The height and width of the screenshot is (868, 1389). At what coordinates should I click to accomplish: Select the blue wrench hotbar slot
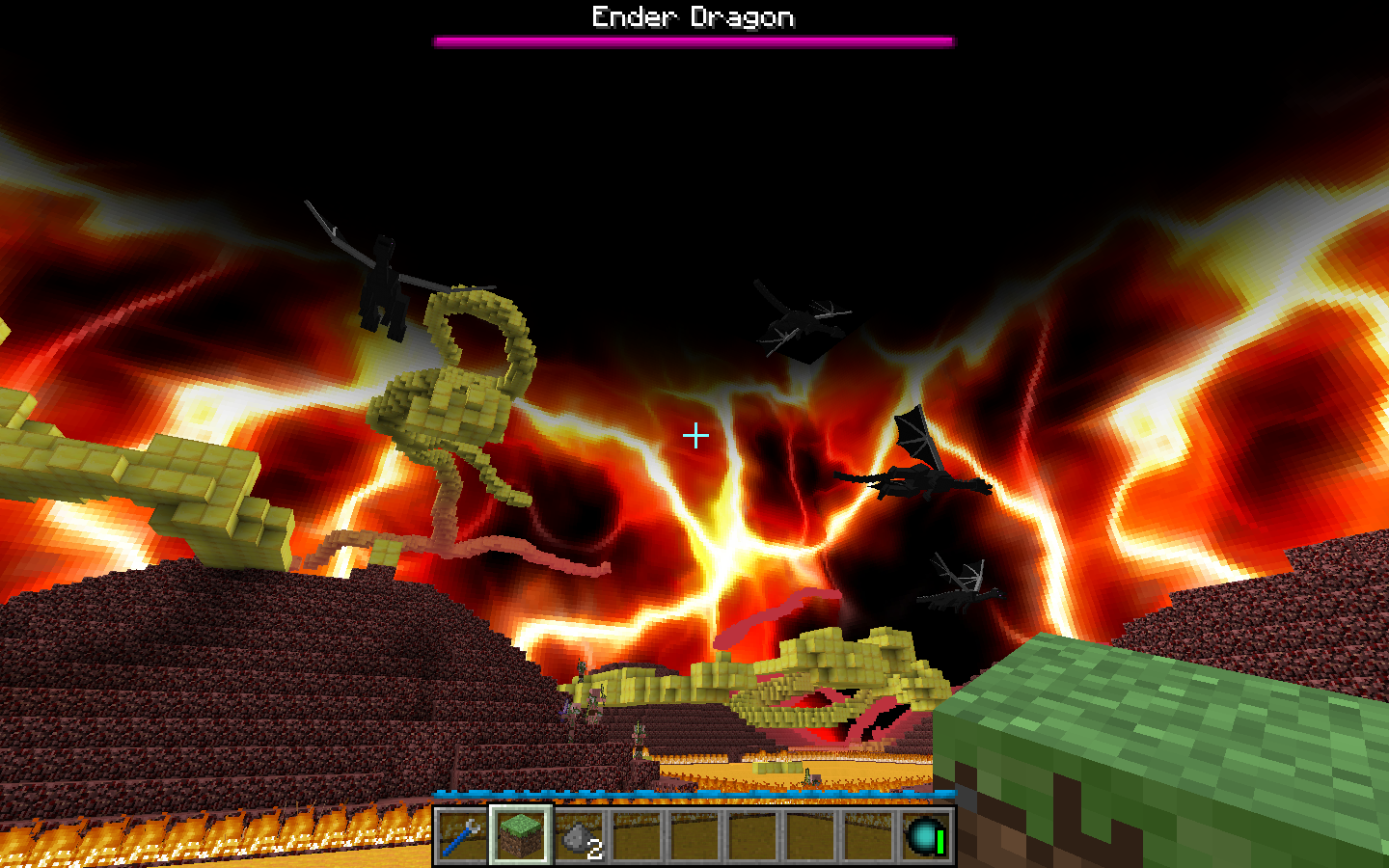pos(462,835)
